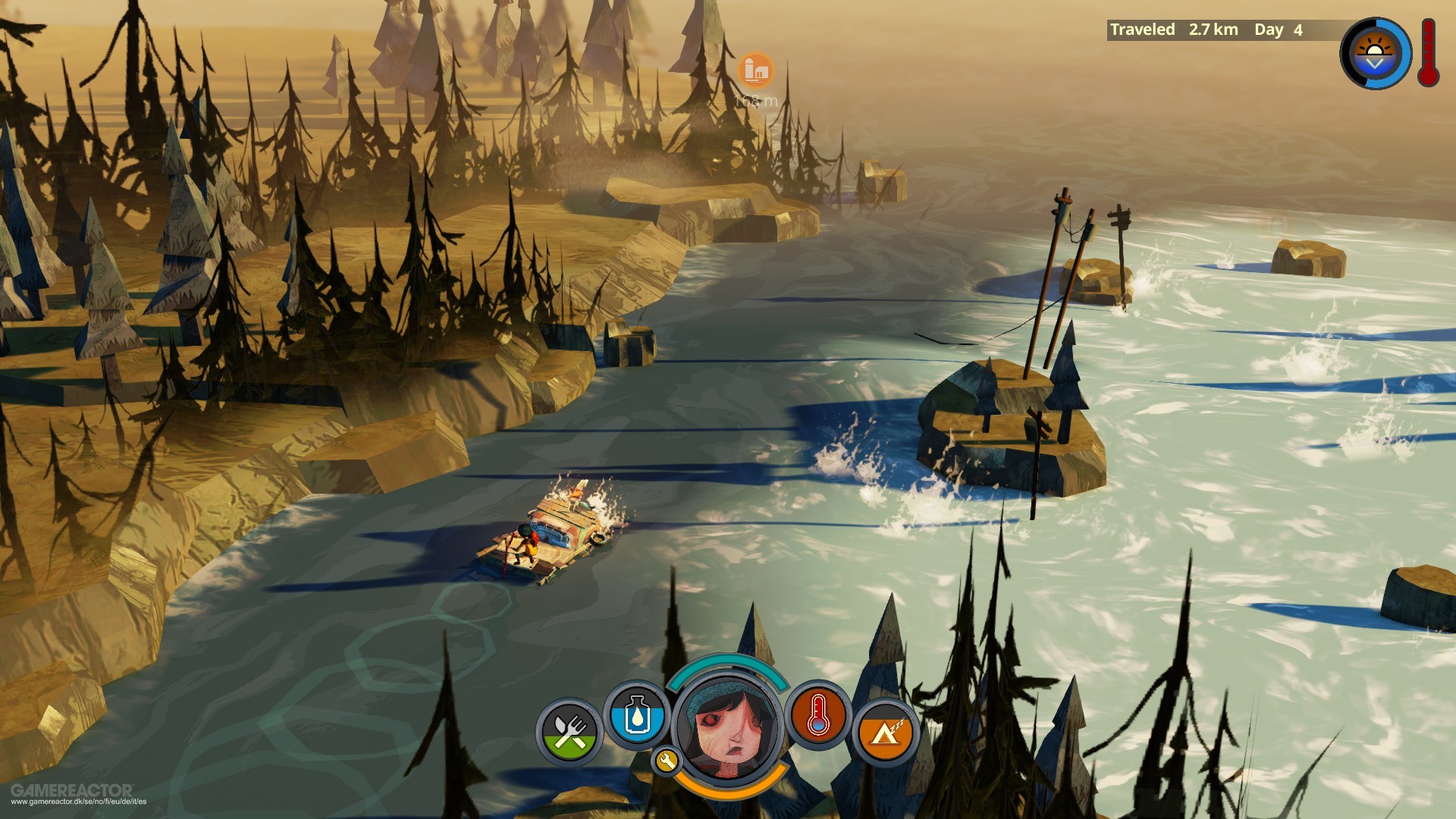Click the hunger fork and knife icon
The width and height of the screenshot is (1456, 819).
(570, 732)
